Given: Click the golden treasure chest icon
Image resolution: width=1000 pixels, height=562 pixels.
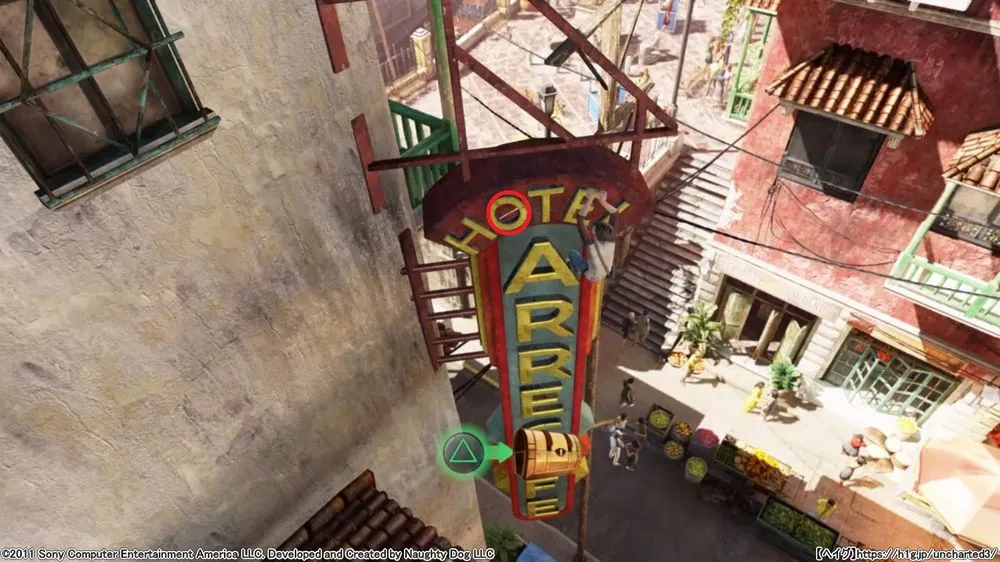Looking at the screenshot, I should [547, 455].
